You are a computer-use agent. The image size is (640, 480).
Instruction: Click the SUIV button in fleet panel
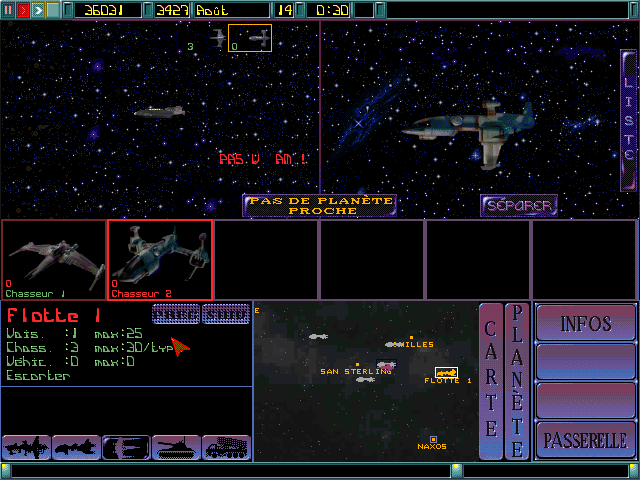click(225, 313)
